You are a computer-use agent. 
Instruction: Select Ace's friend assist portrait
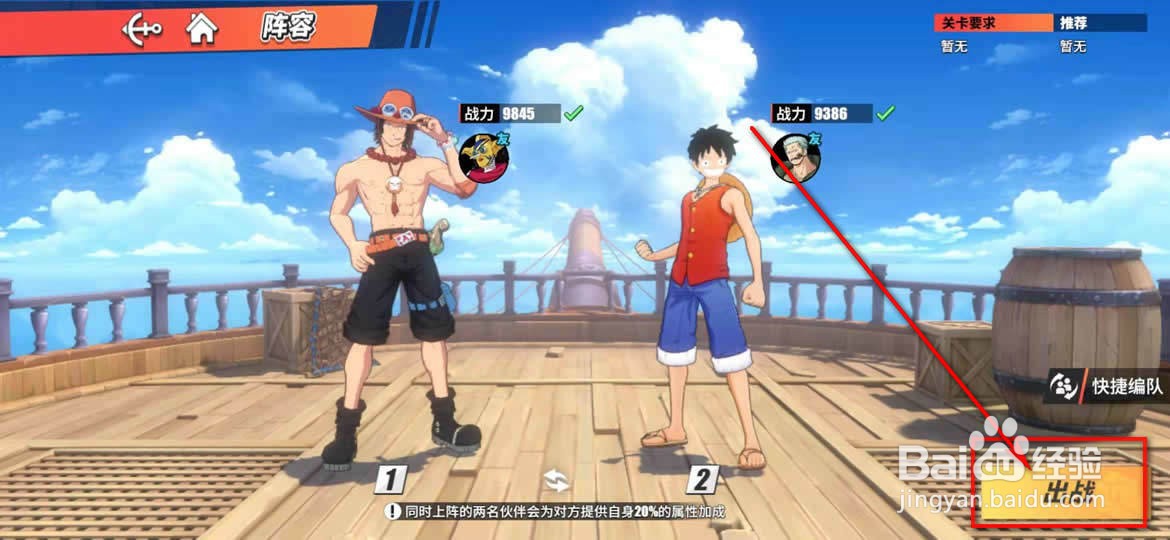point(483,157)
